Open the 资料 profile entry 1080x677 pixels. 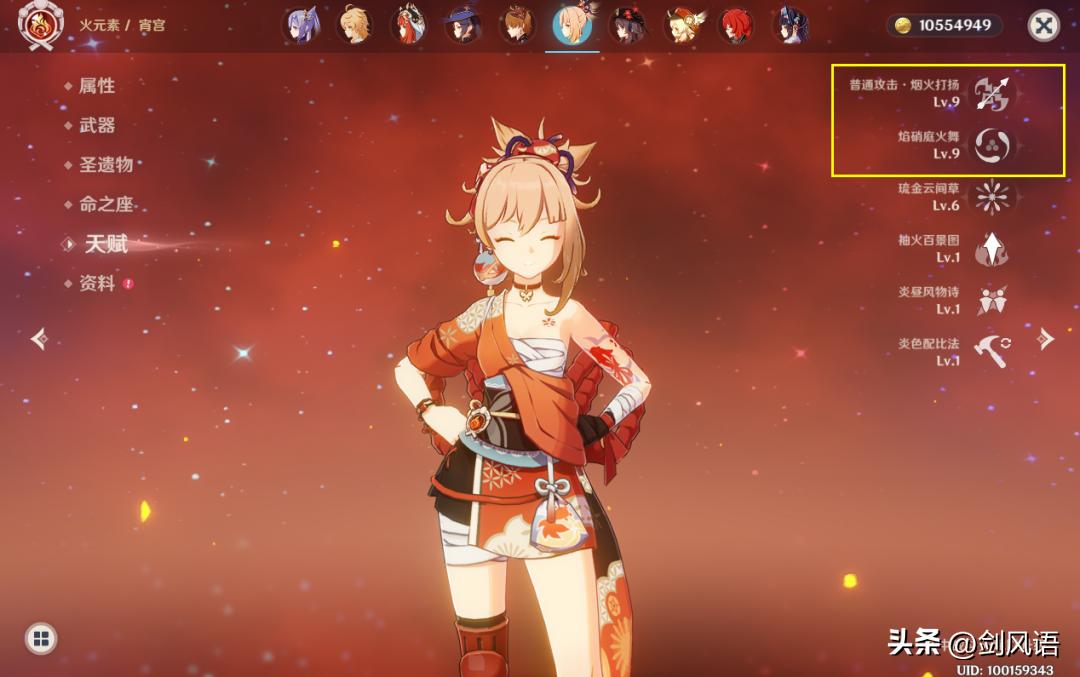[97, 283]
